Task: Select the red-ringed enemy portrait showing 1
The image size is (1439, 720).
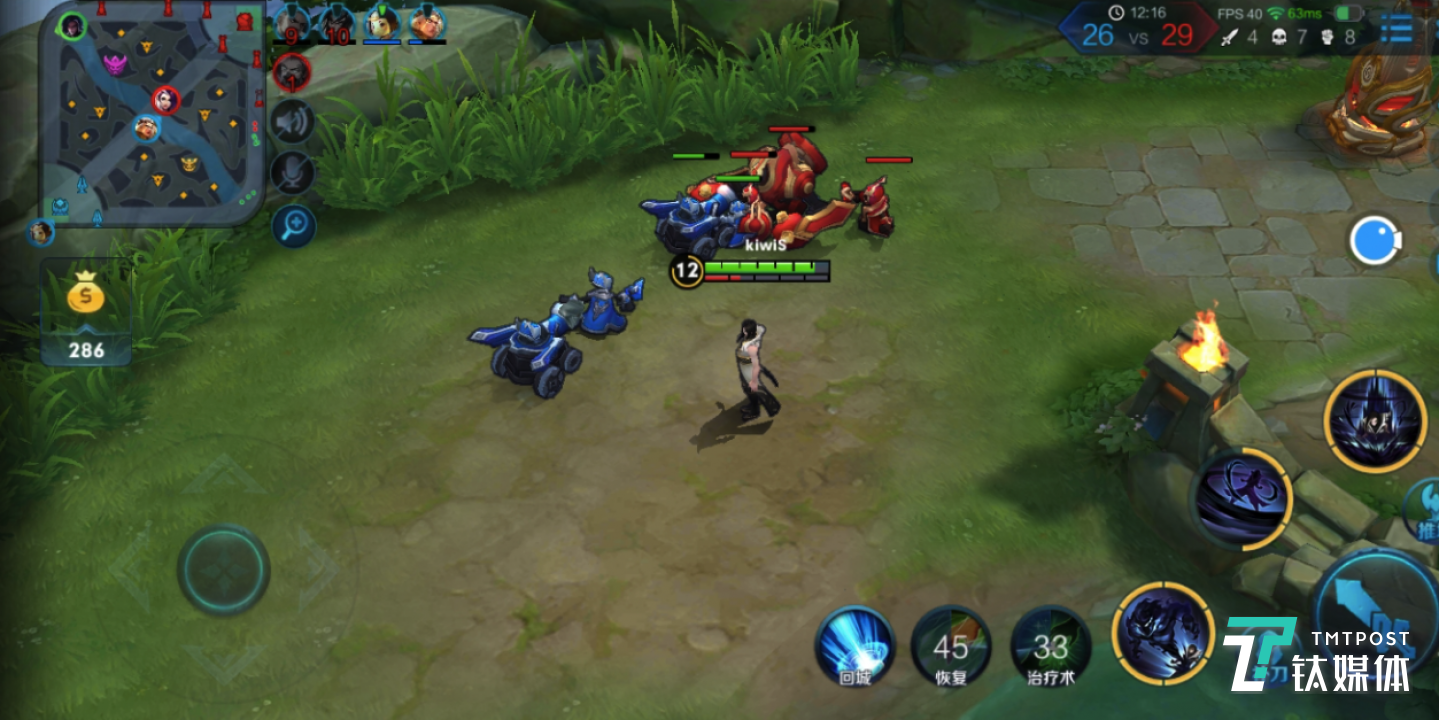Action: 292,72
